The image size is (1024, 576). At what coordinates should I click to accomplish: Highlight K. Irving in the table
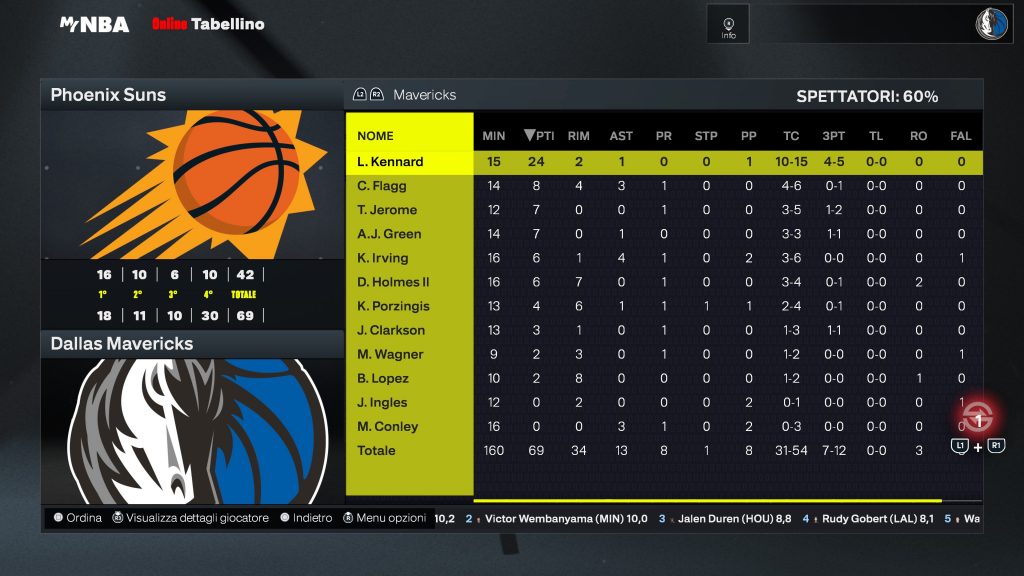[383, 258]
